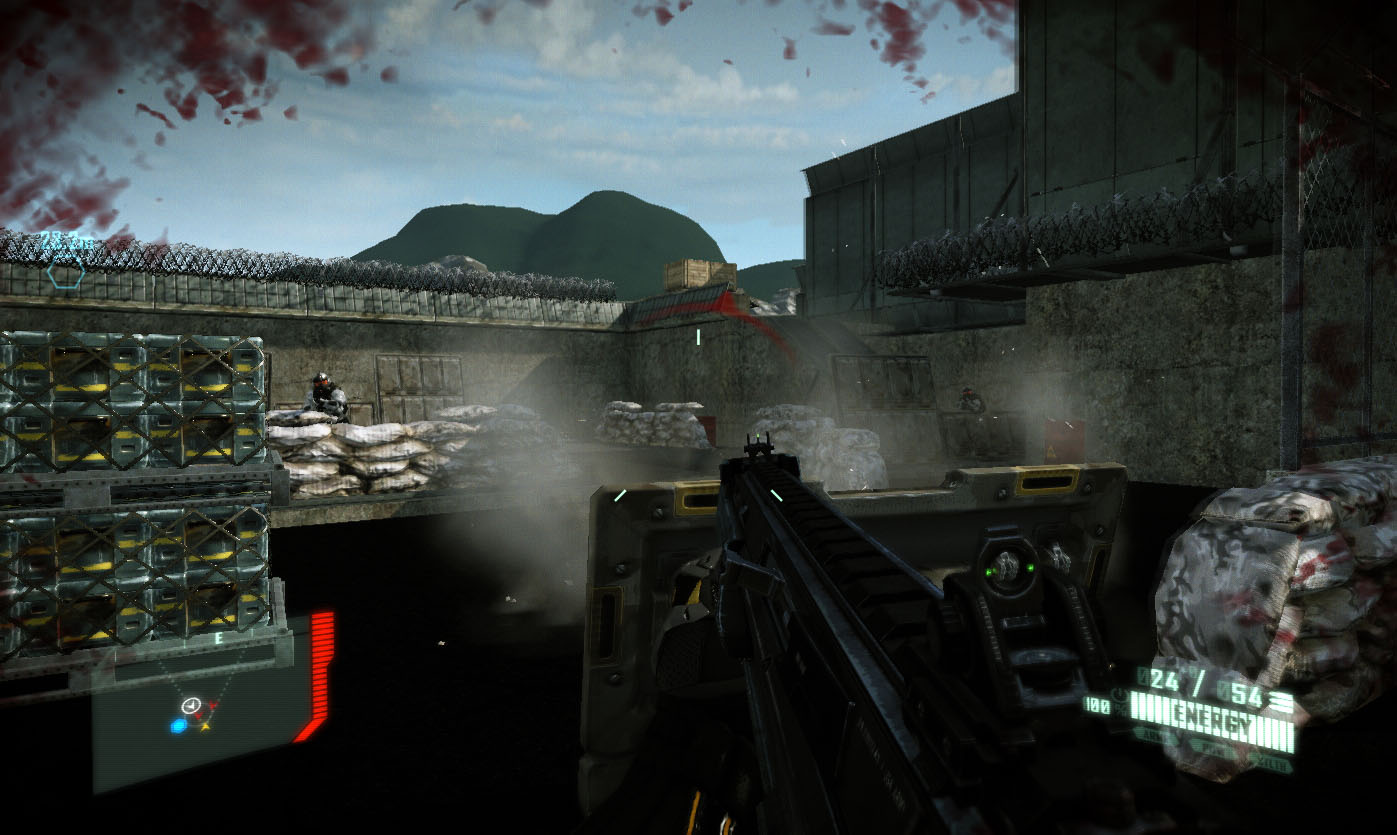
Task: Click the three-bar fire mode icon beside ammo
Action: click(x=1282, y=703)
